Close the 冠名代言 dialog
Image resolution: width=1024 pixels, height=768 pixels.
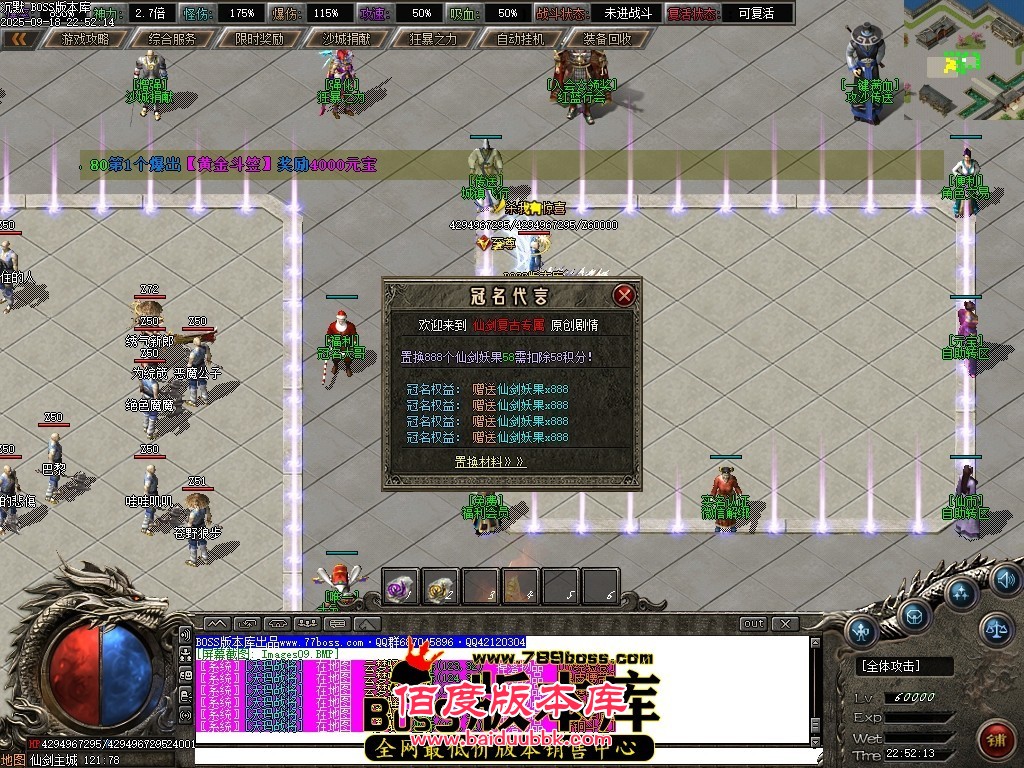point(624,295)
